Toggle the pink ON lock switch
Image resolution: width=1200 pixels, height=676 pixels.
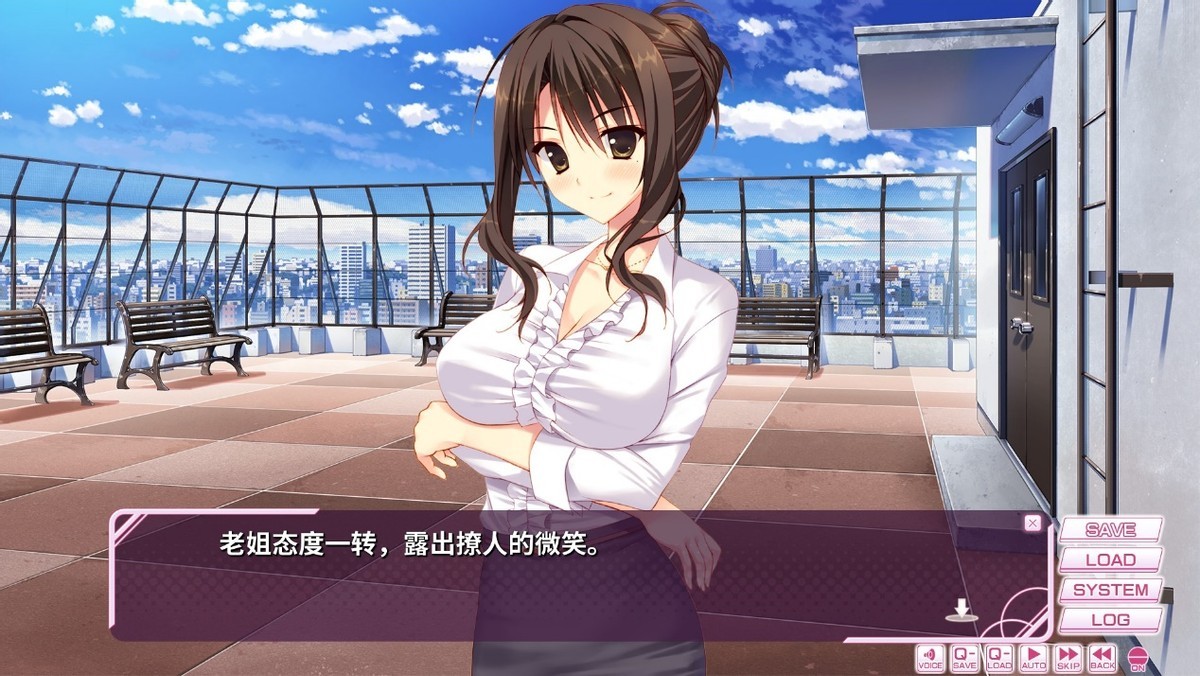tap(1137, 659)
